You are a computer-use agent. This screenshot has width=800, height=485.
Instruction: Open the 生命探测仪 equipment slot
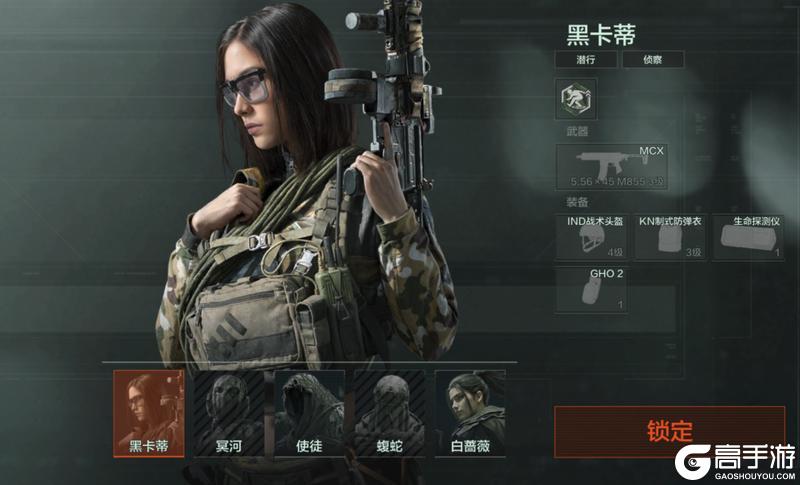click(x=748, y=237)
